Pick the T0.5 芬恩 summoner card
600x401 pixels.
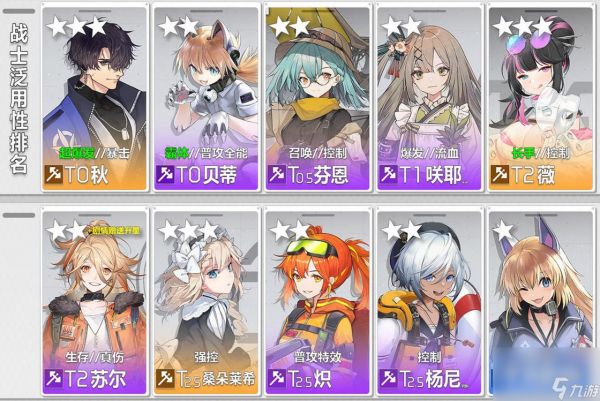(x=316, y=99)
